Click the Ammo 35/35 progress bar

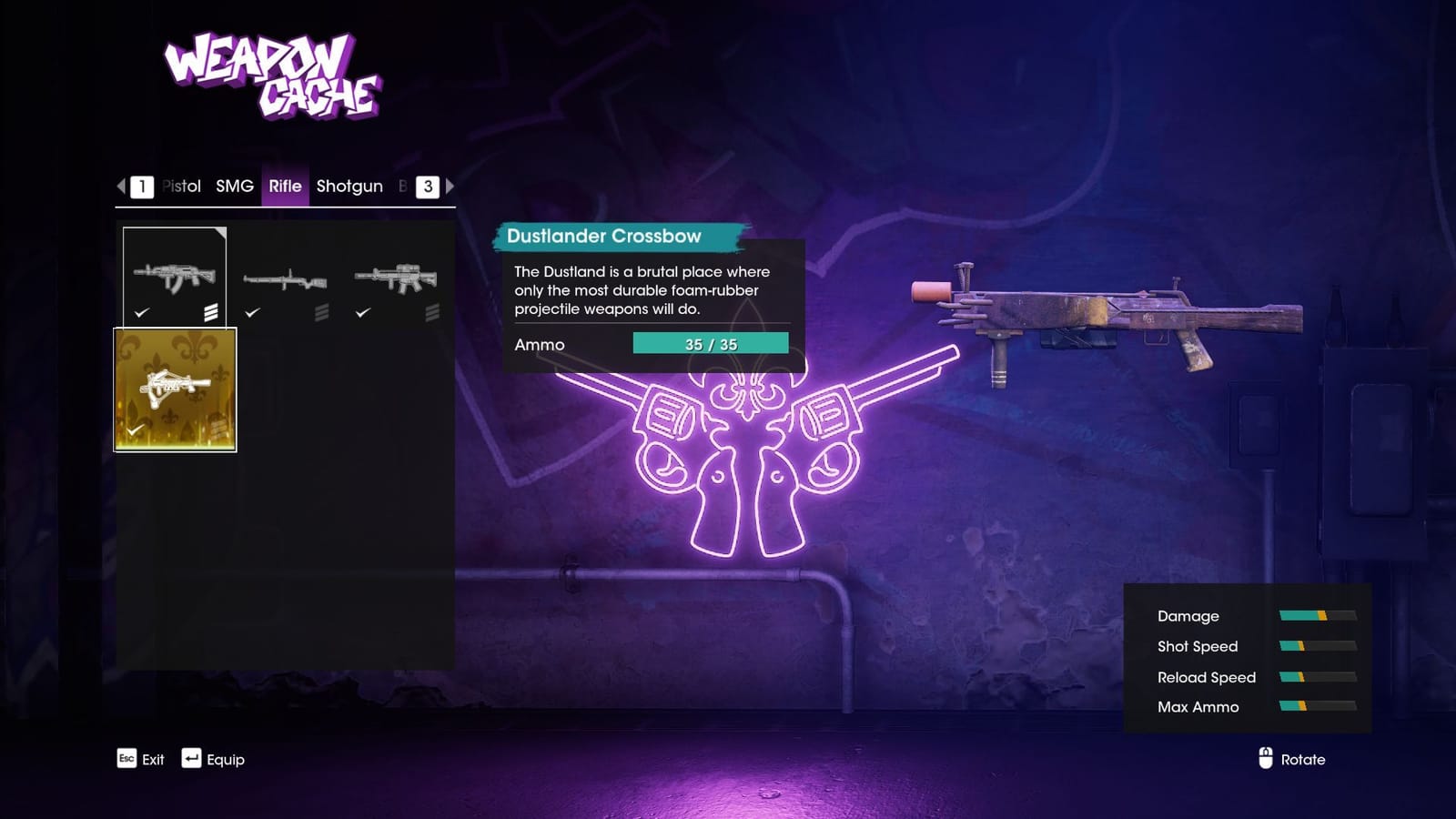712,344
